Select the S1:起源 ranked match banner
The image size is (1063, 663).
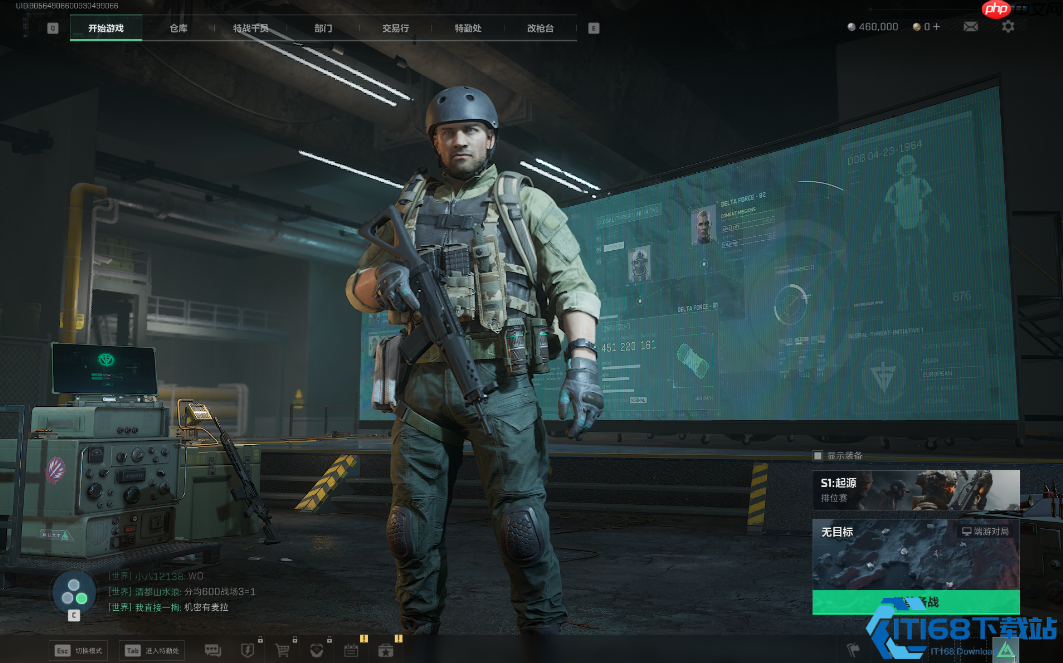pos(915,490)
